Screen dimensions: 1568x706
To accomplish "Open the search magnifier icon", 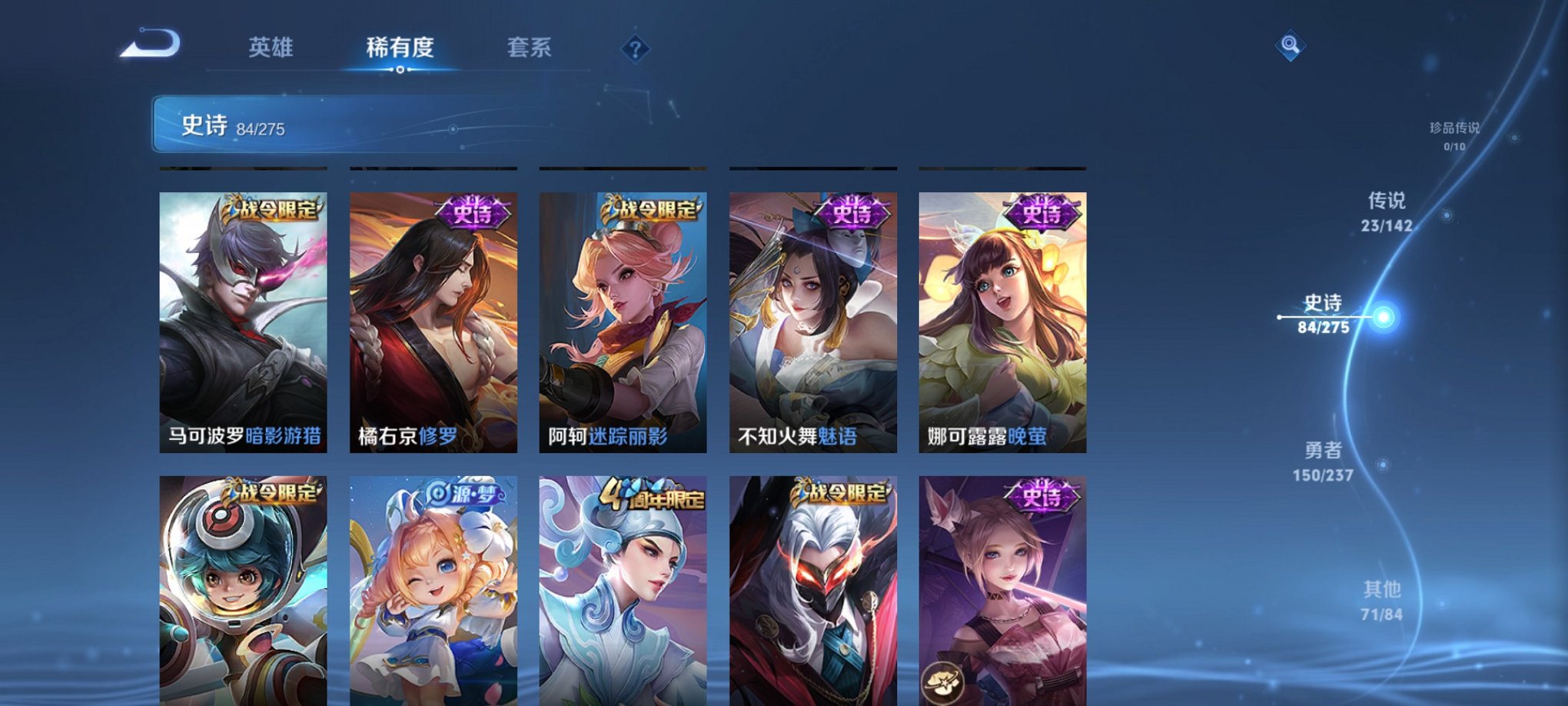I will coord(1291,44).
